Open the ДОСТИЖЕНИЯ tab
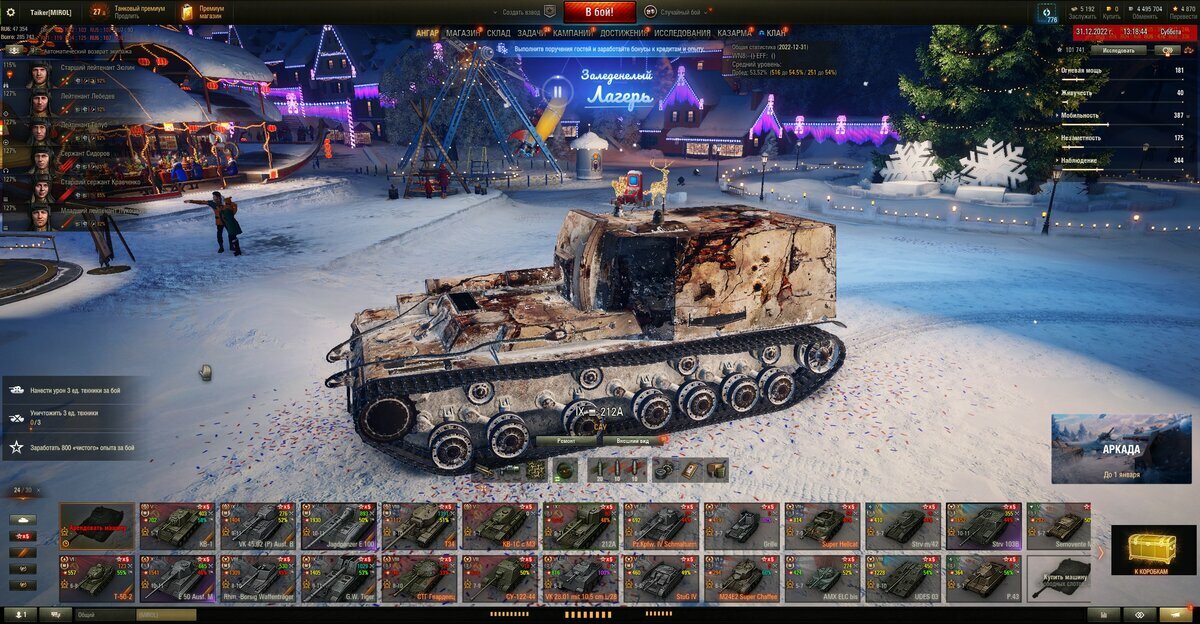 click(623, 33)
